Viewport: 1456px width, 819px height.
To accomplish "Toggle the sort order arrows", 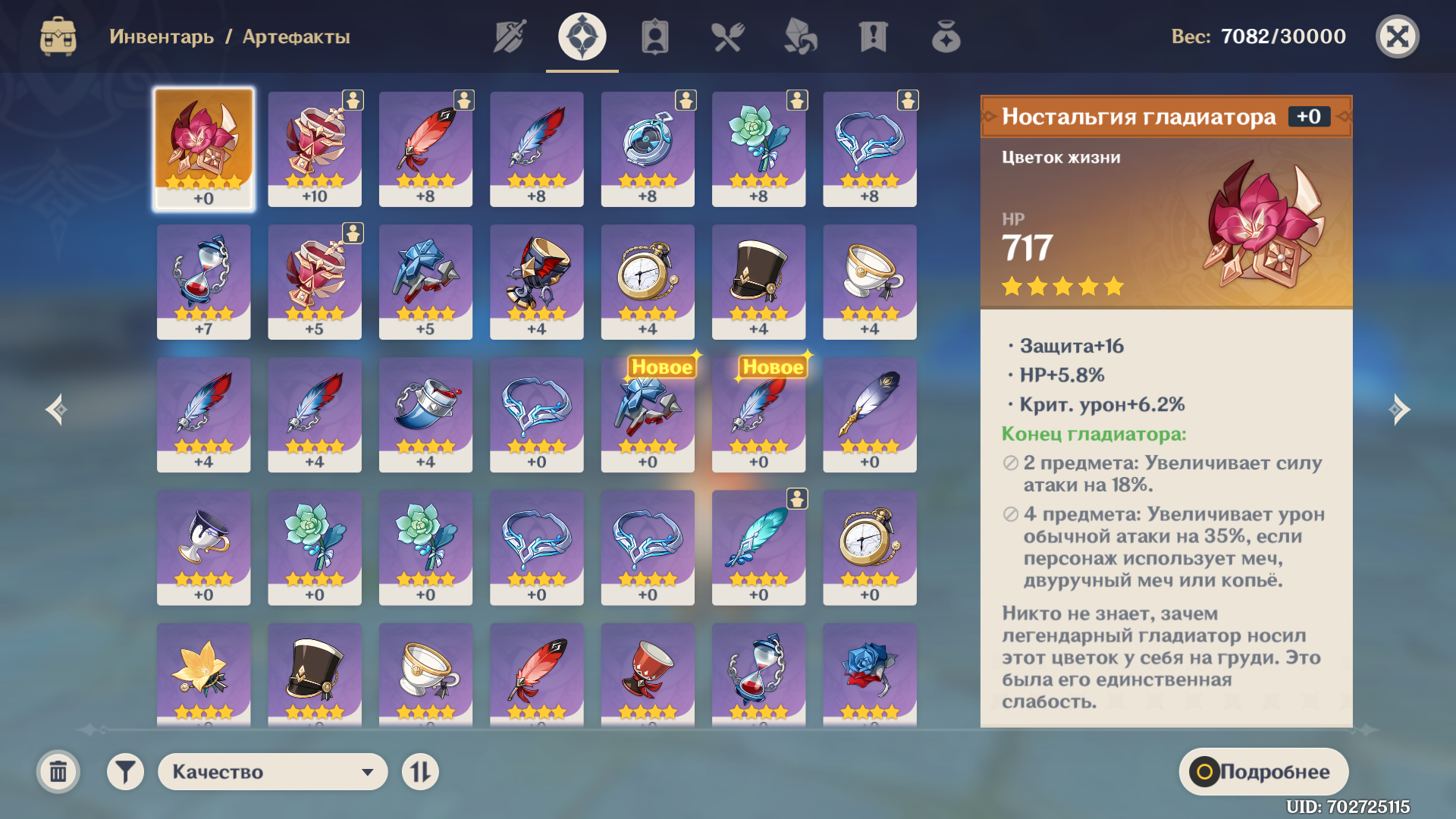I will (x=420, y=772).
